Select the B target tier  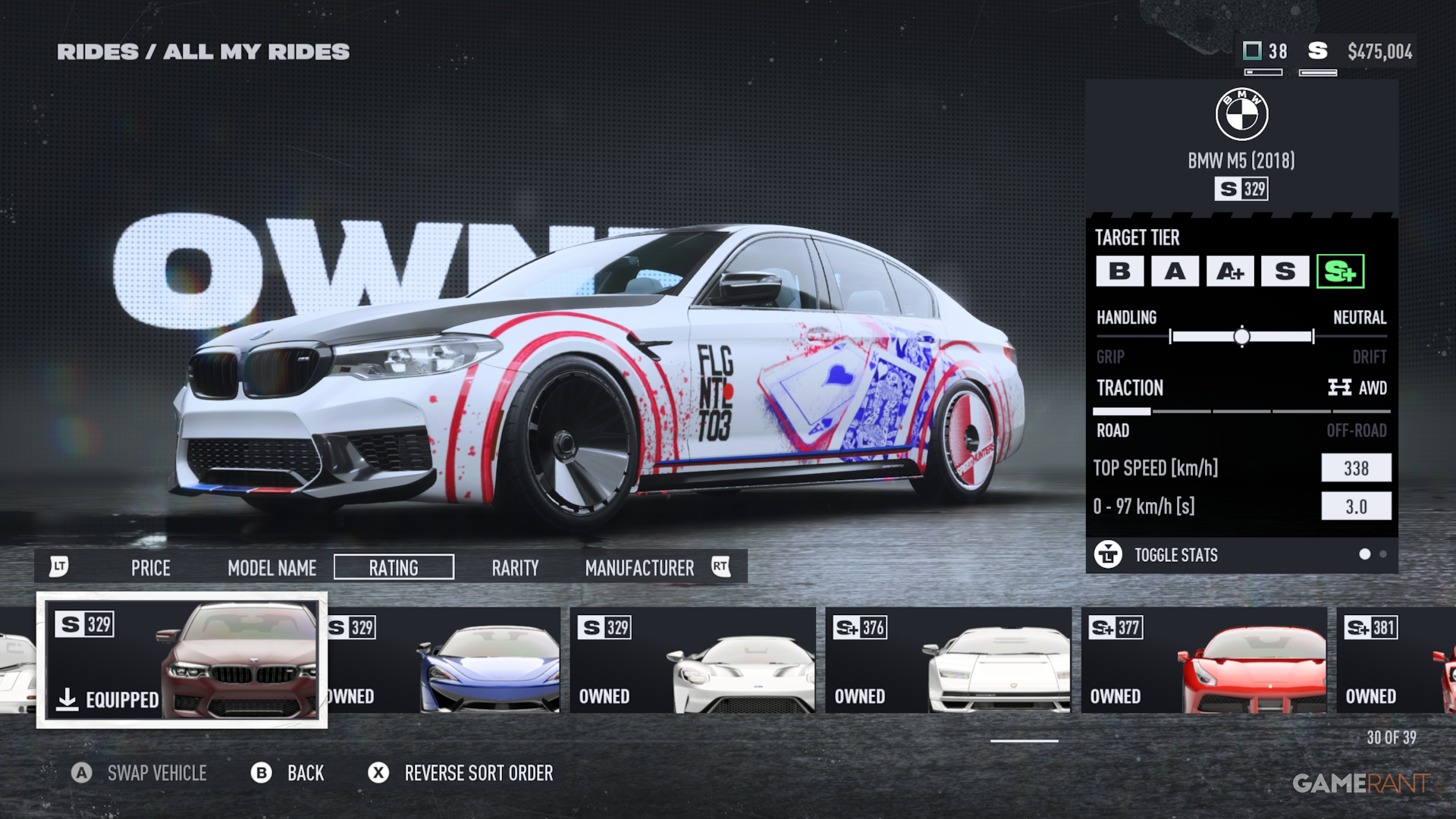point(1120,271)
